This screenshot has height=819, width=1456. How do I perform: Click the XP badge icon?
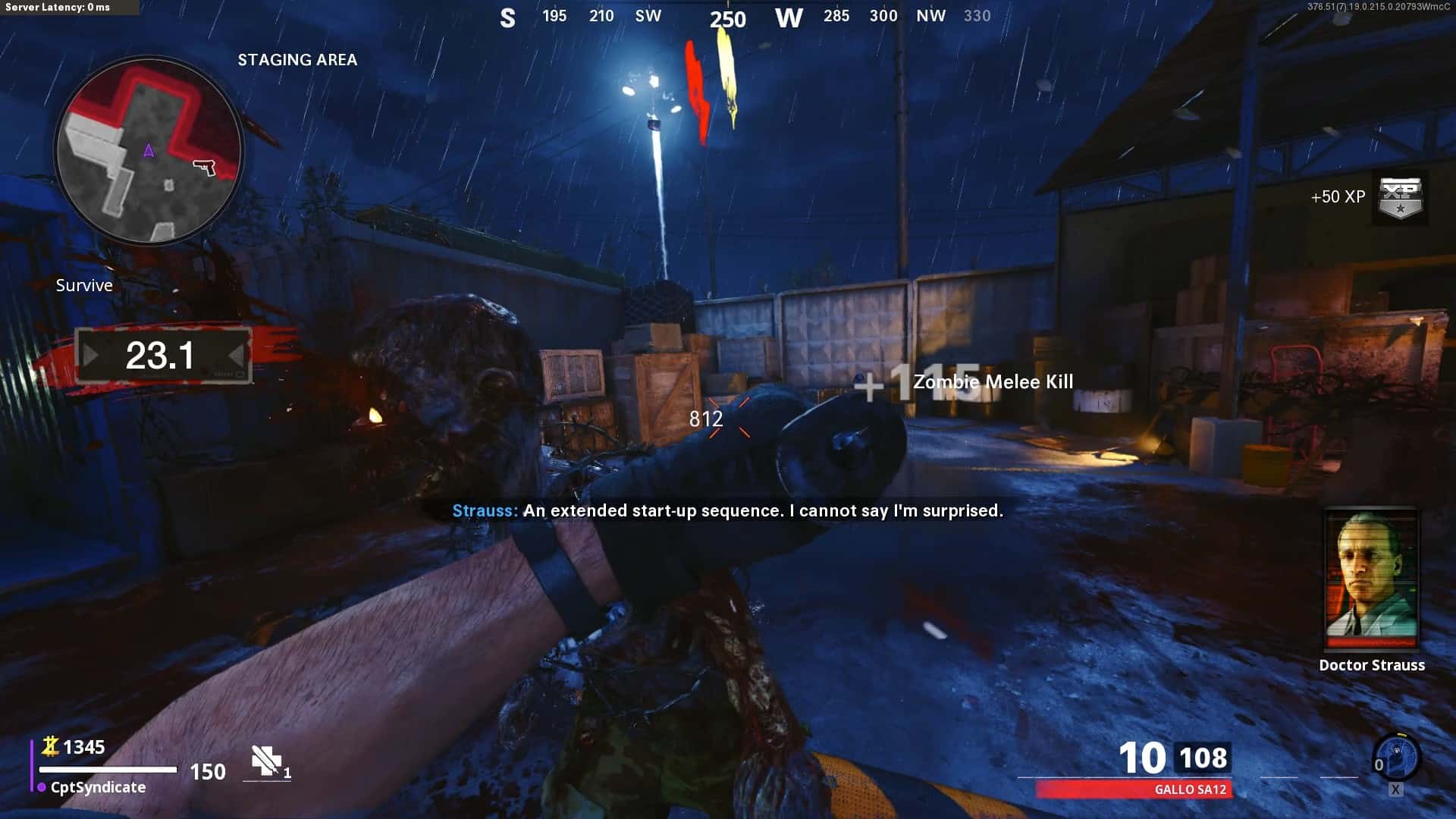click(x=1400, y=197)
